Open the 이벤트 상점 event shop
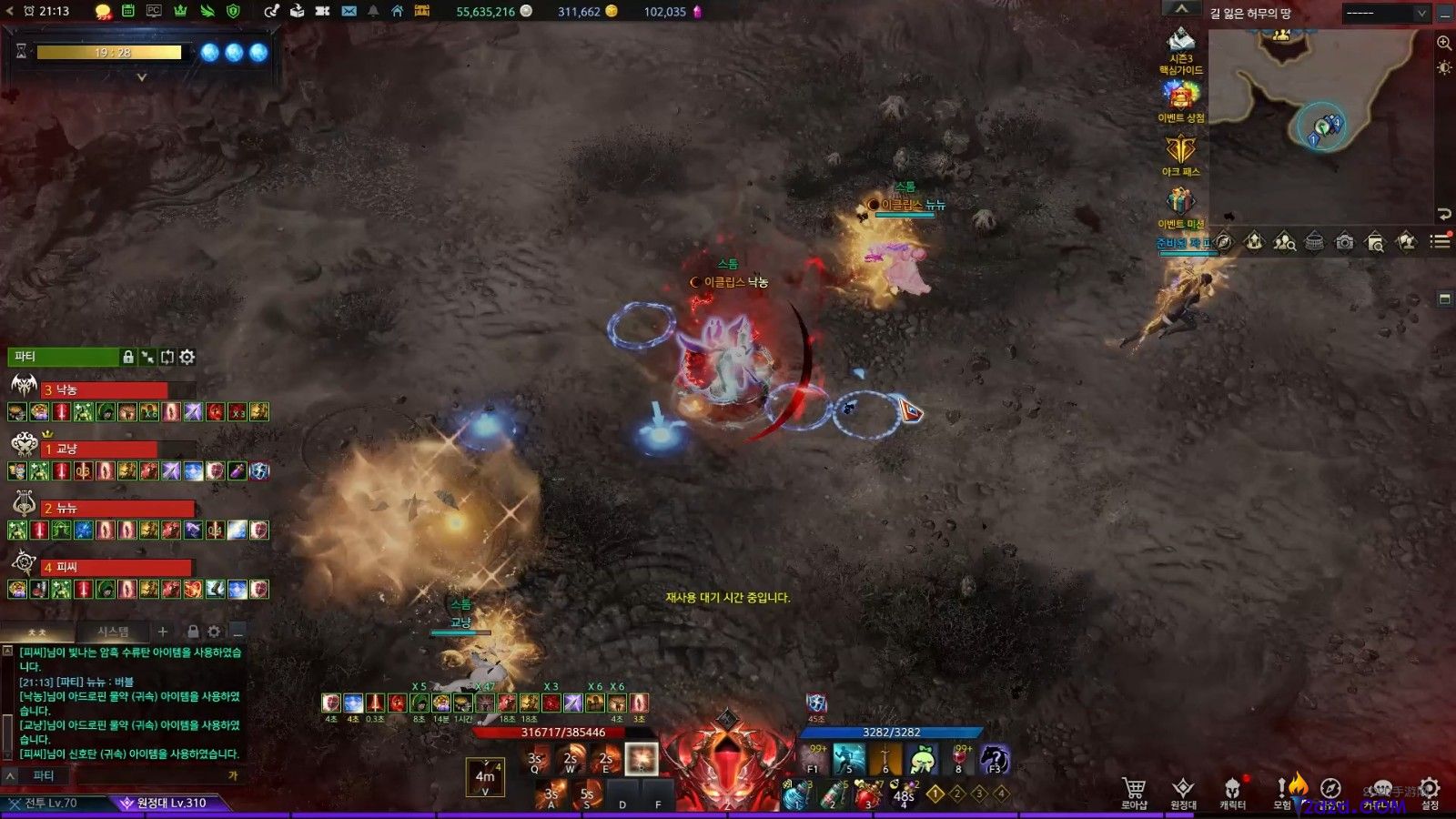 pyautogui.click(x=1180, y=100)
